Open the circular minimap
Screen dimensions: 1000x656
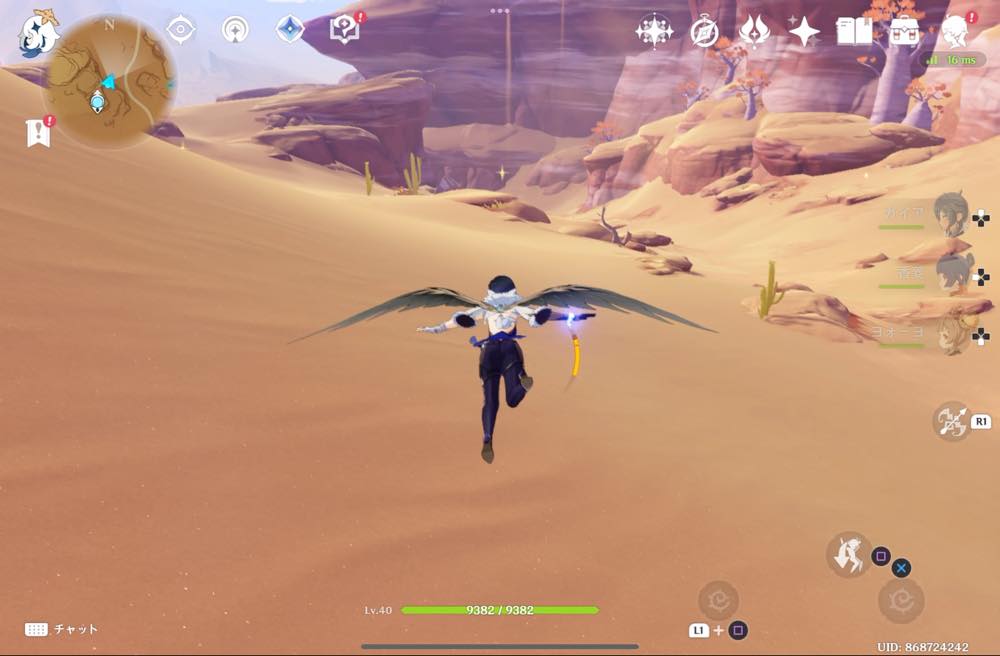point(110,82)
